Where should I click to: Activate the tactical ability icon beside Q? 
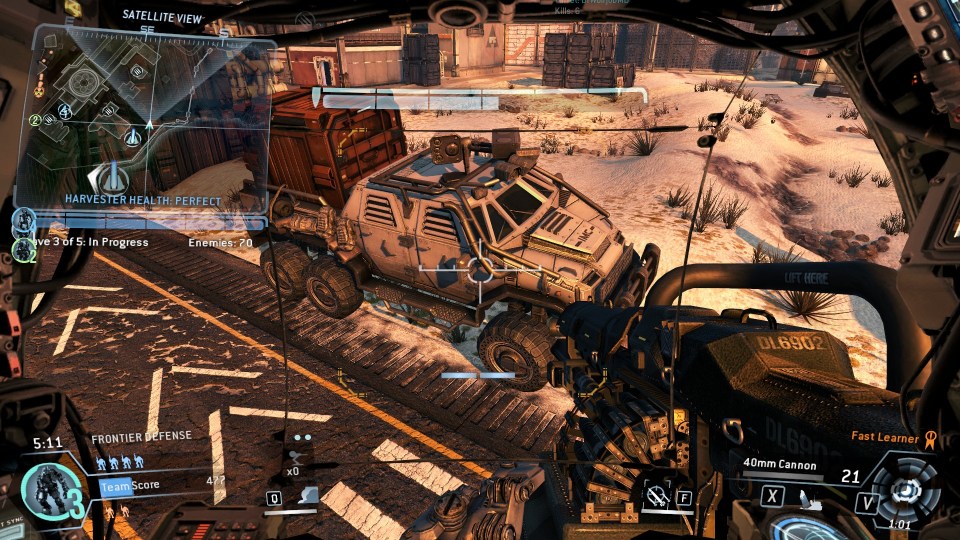(311, 495)
